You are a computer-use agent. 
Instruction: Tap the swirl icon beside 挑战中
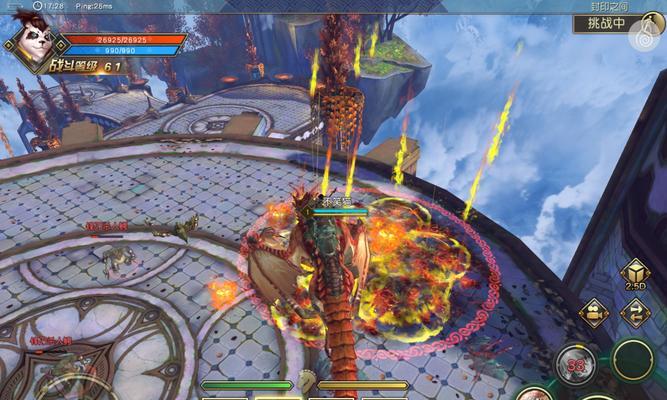645,36
